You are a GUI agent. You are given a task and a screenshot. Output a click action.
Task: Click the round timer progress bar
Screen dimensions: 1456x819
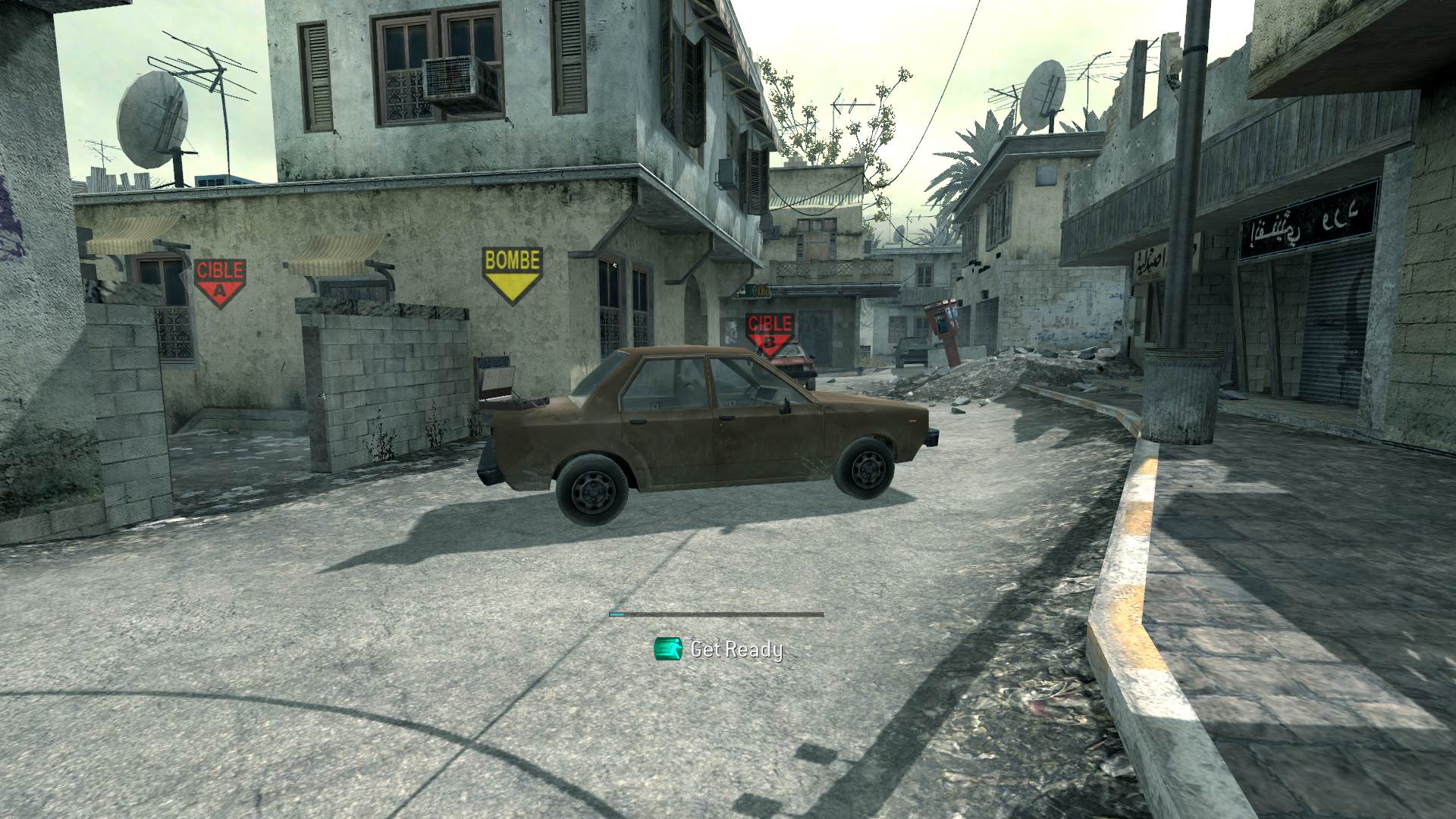click(713, 614)
